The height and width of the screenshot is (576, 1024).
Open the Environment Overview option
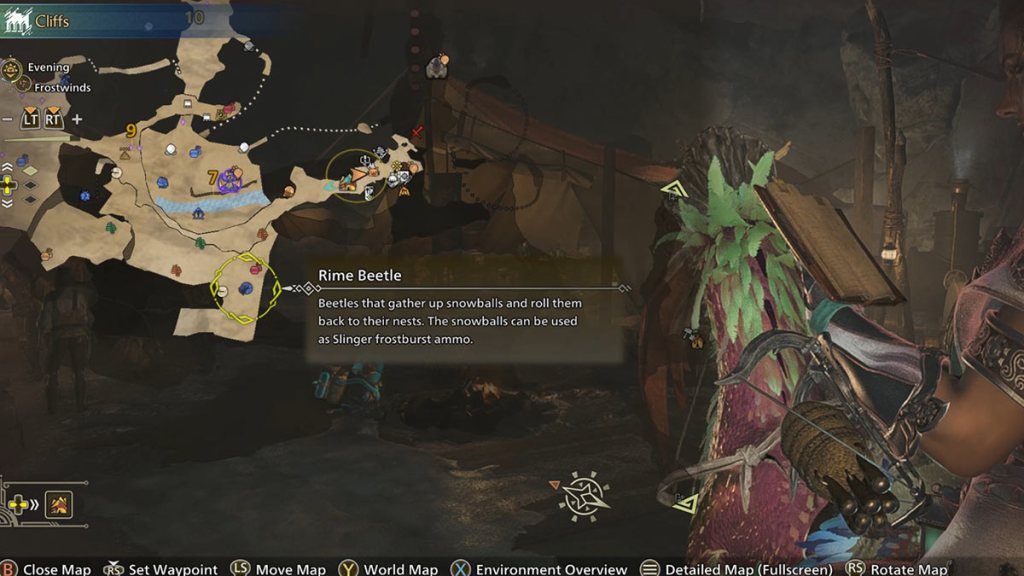[x=551, y=569]
